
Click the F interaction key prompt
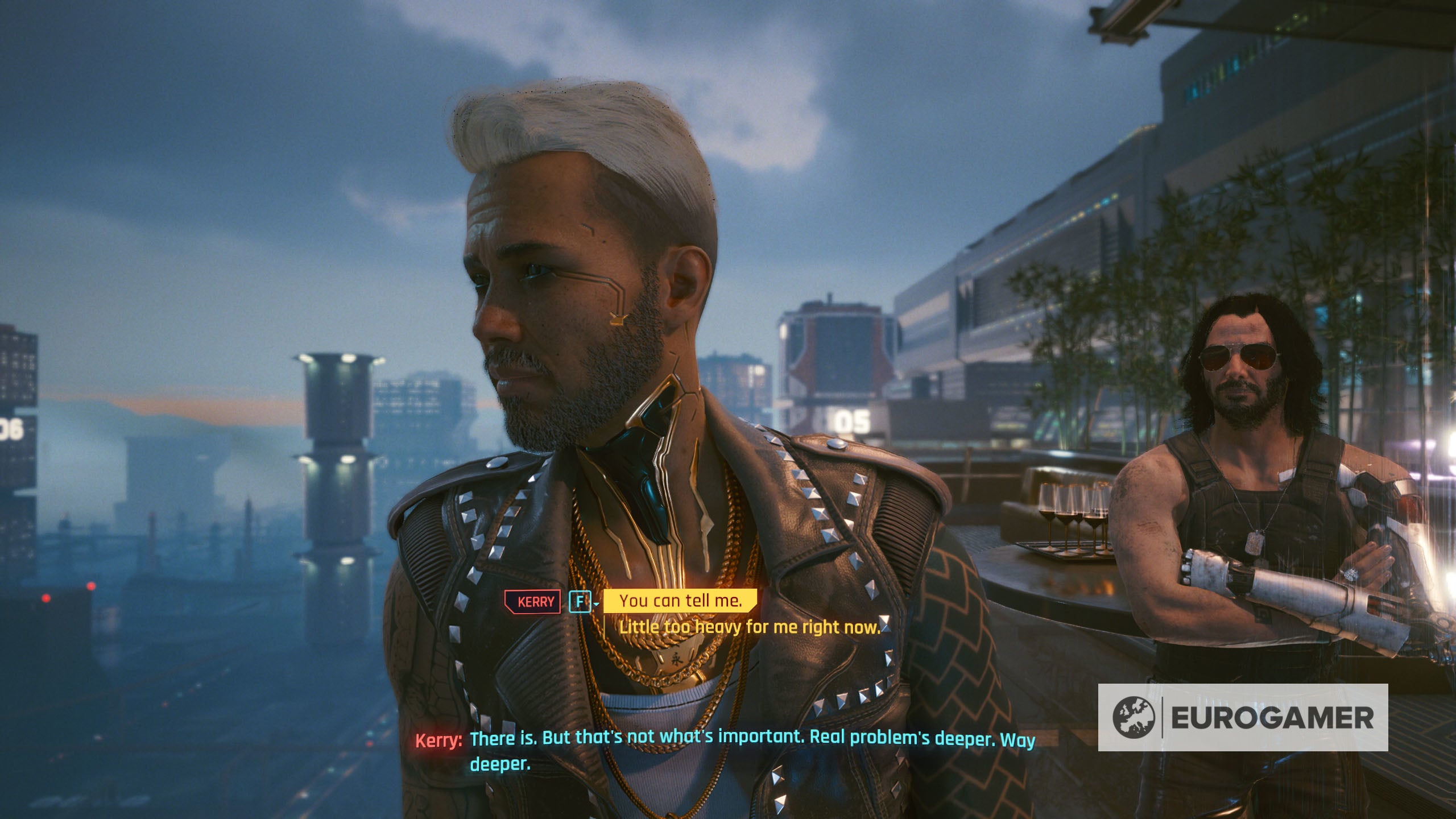pos(580,601)
